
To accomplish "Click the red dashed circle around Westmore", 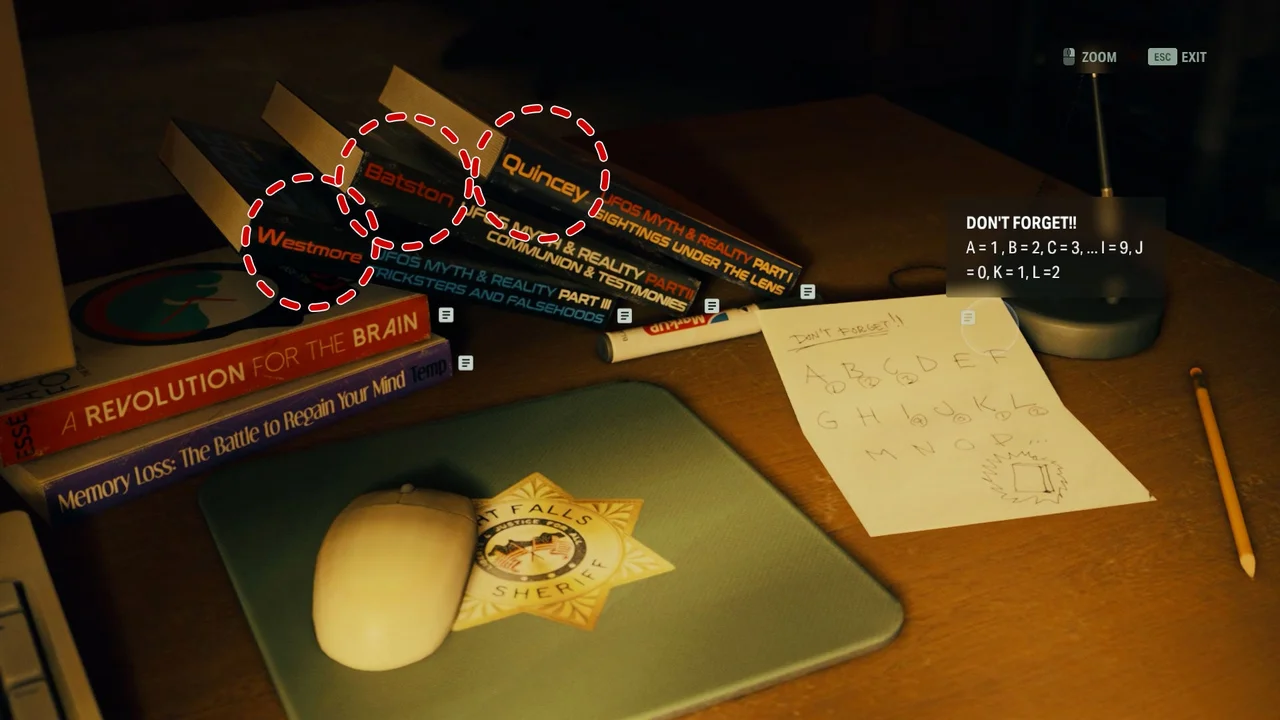I will click(x=300, y=245).
